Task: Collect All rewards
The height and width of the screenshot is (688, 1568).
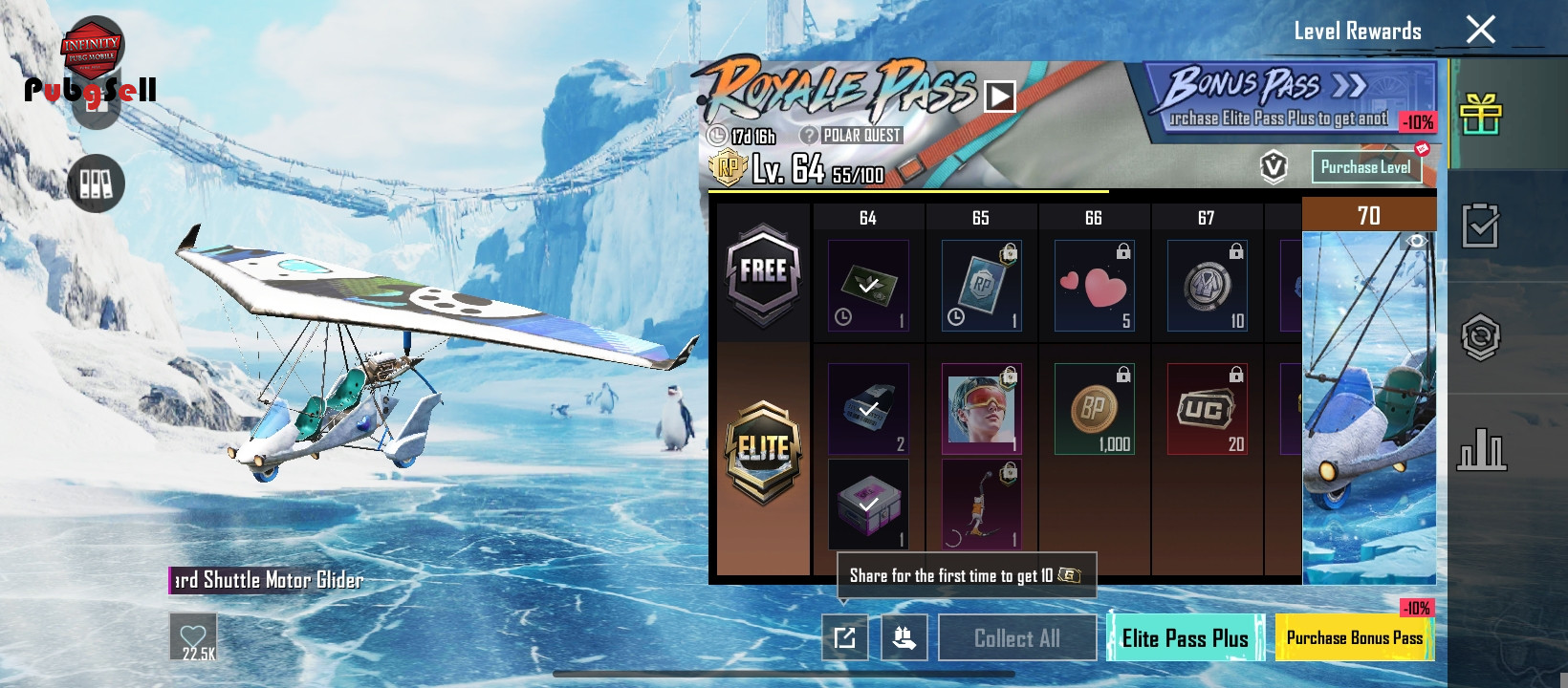Action: click(x=1017, y=637)
